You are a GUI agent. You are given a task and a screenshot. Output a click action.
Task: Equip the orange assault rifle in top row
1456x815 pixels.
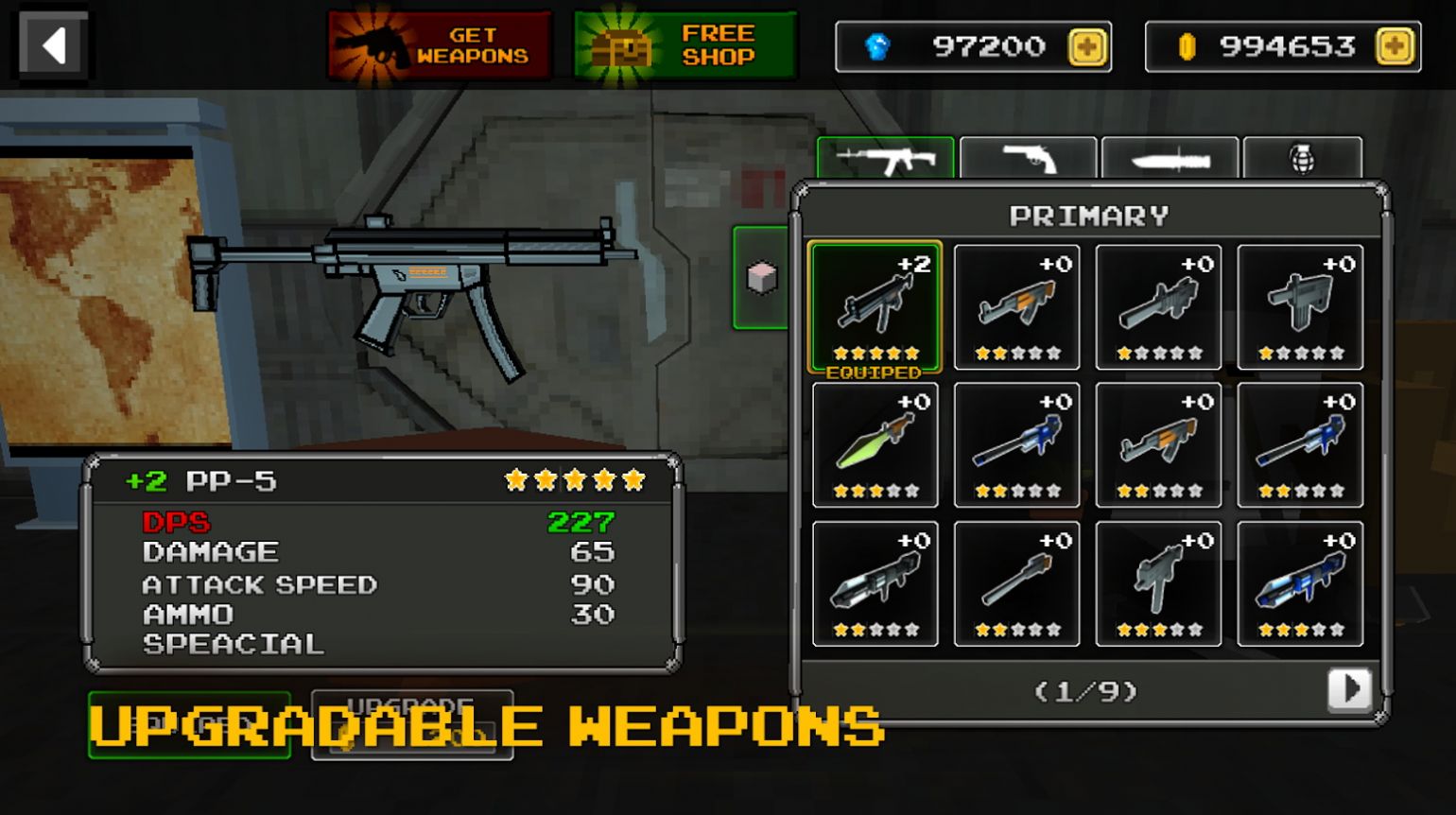click(x=1017, y=304)
